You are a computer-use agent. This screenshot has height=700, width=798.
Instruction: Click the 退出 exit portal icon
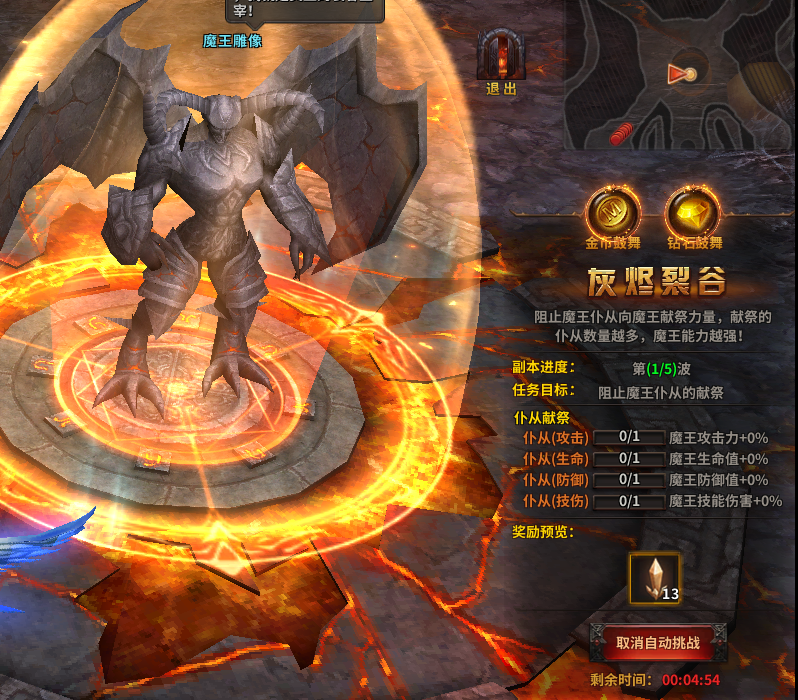pos(500,56)
